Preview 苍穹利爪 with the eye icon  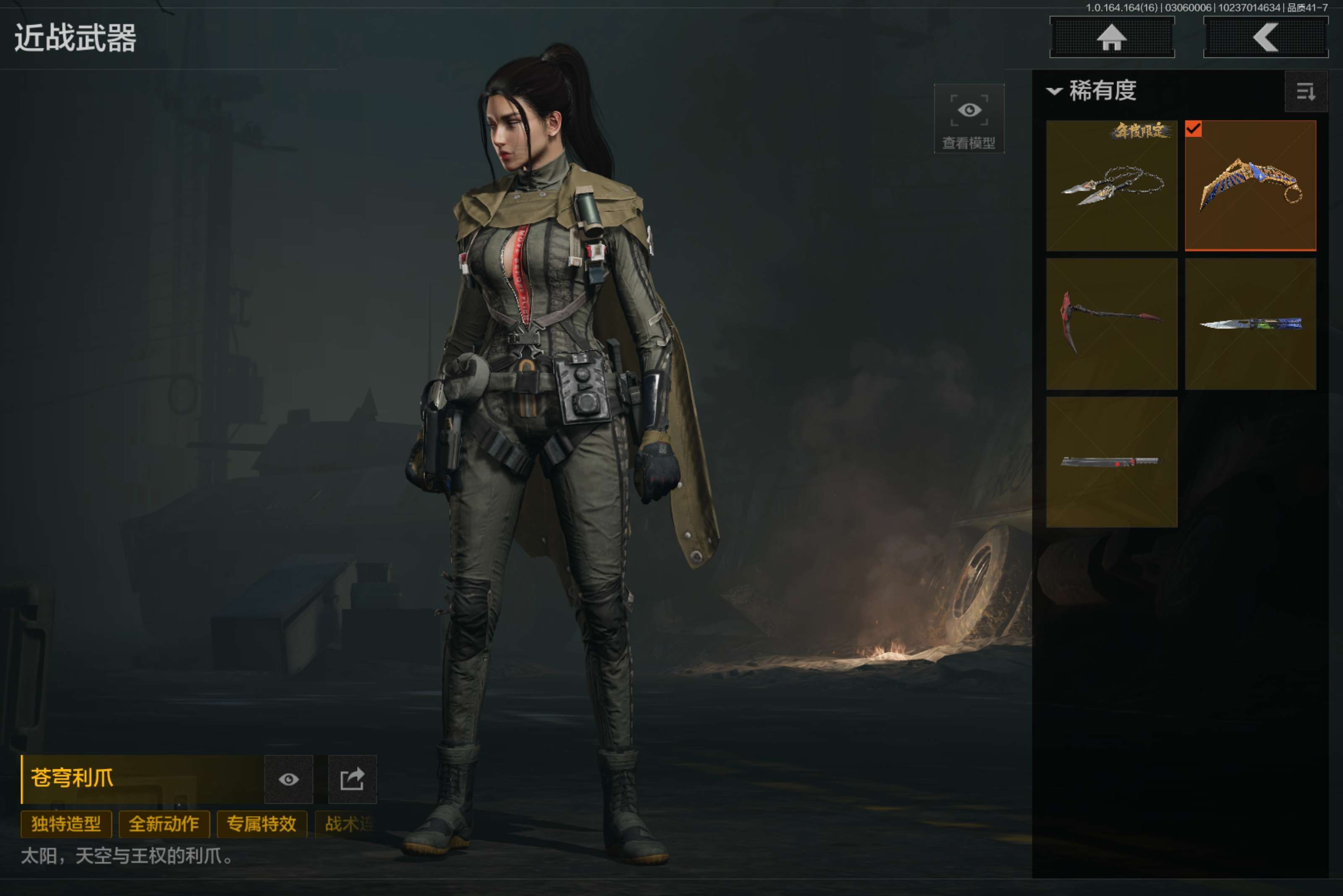click(x=289, y=779)
